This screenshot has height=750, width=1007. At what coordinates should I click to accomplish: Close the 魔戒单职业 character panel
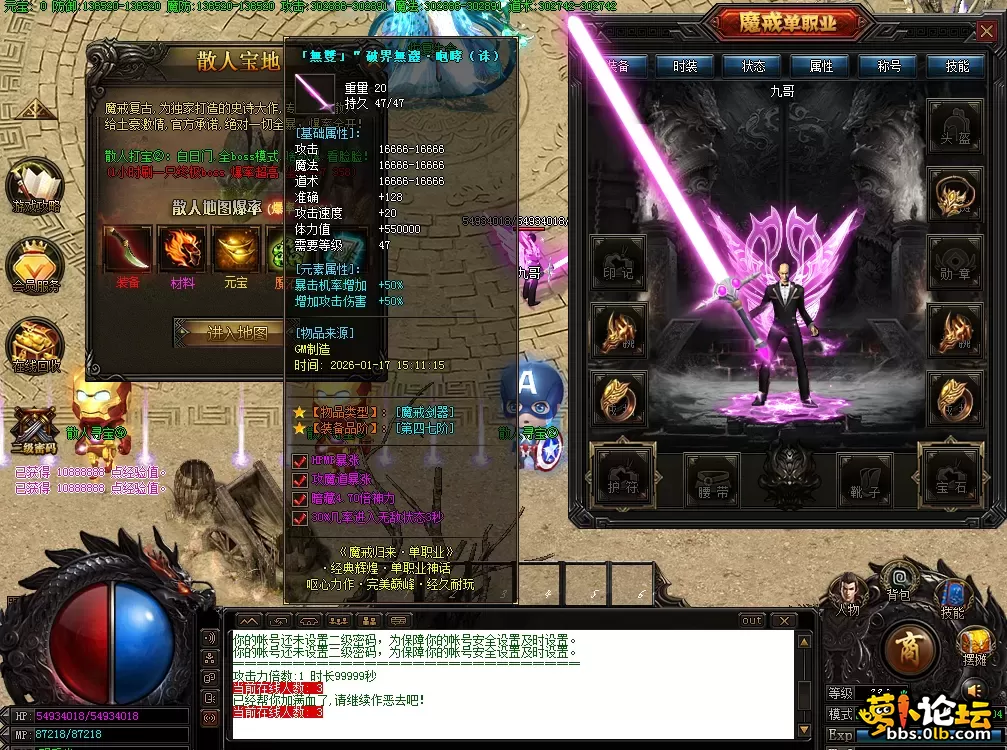pos(986,32)
